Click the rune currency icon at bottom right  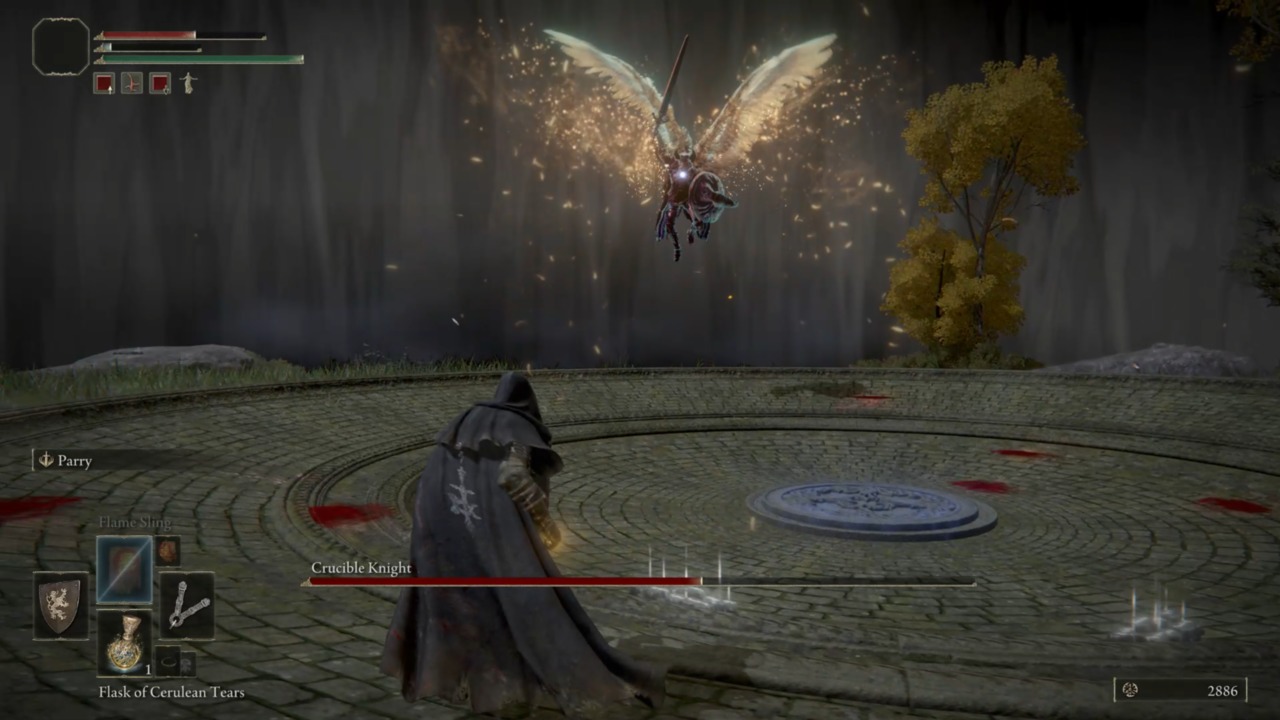click(x=1131, y=690)
